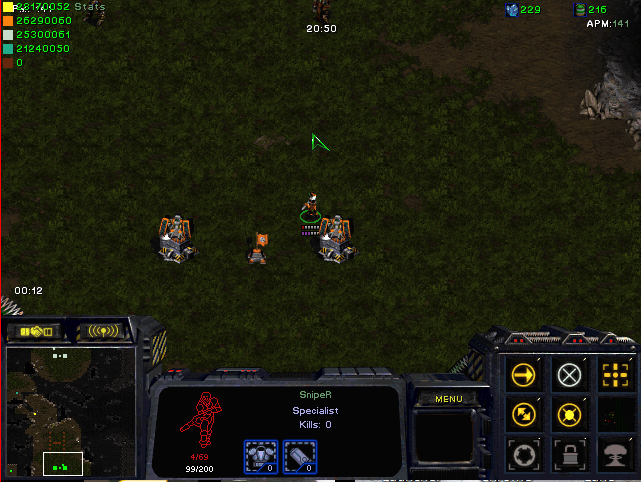Open the MENU button
The image size is (641, 482).
click(x=449, y=399)
